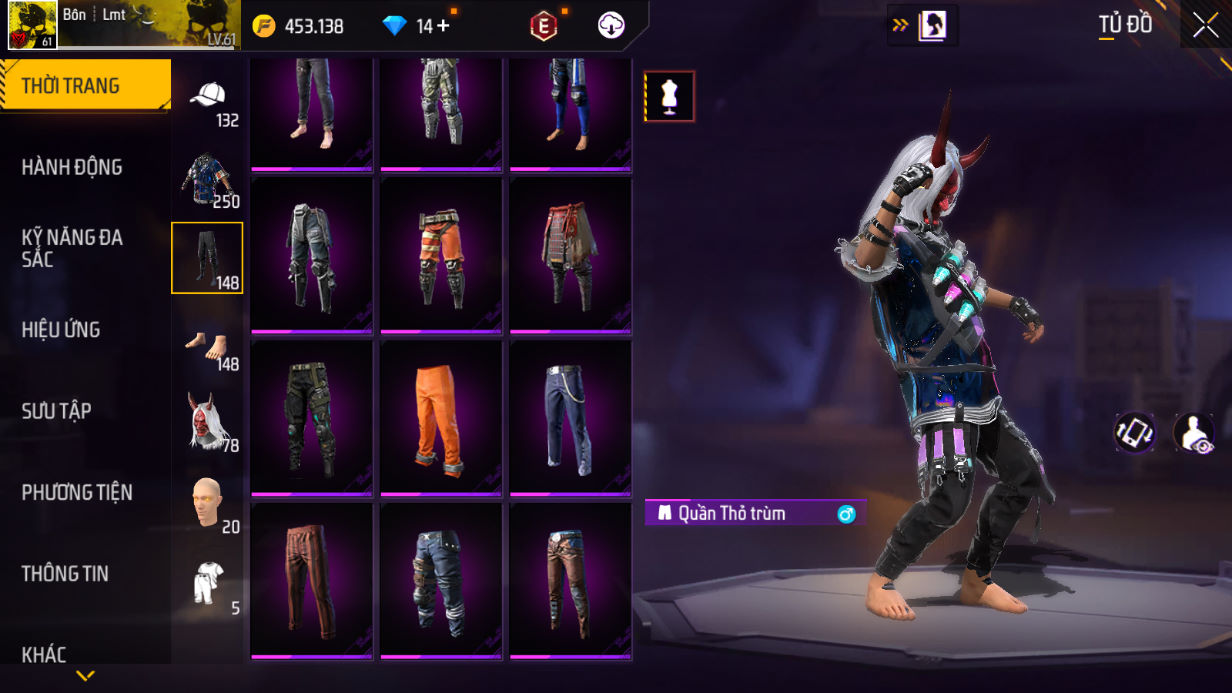
Task: Go to the SƯU TẬP collection tab
Action: click(57, 411)
